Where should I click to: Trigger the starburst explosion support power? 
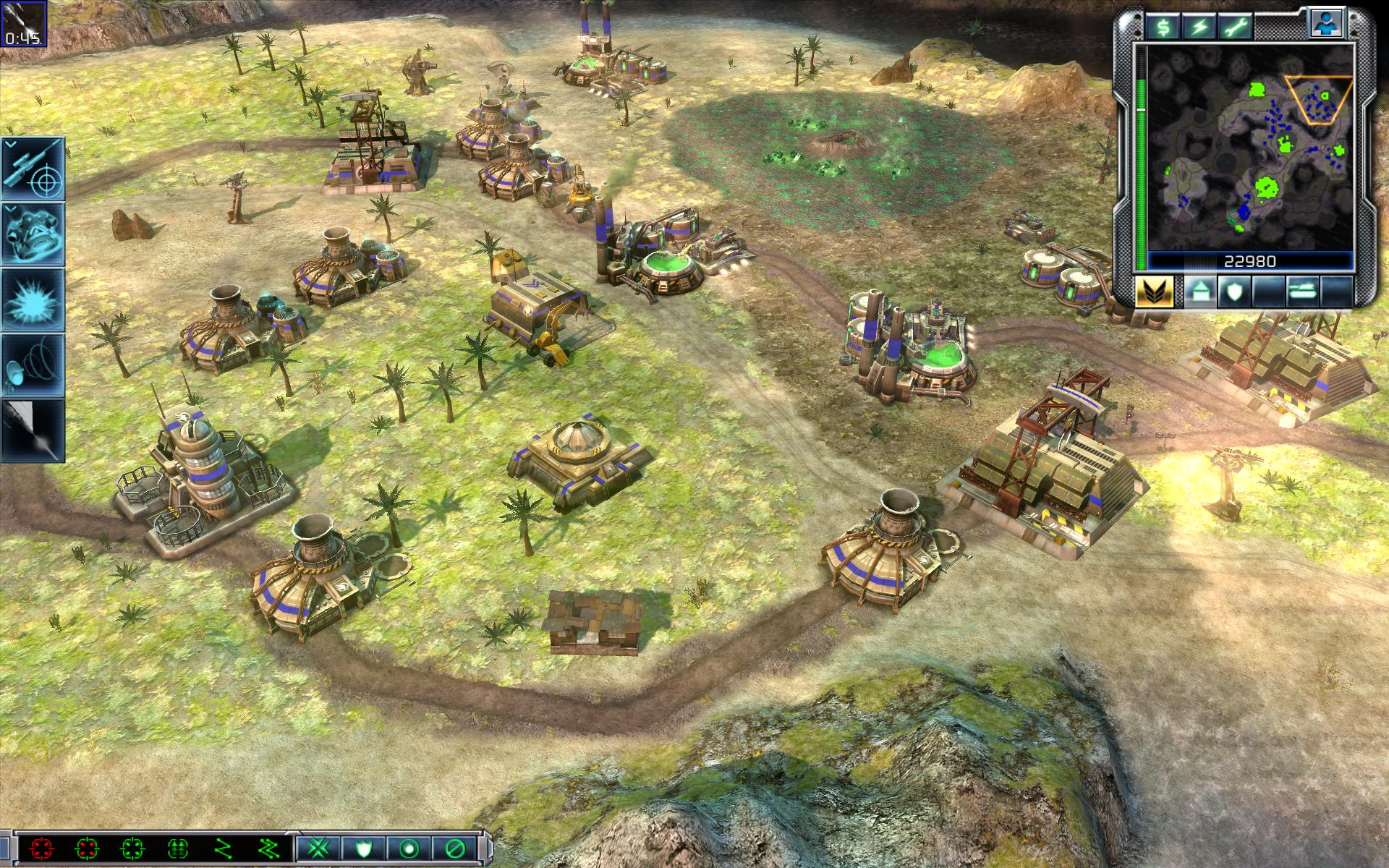click(33, 299)
